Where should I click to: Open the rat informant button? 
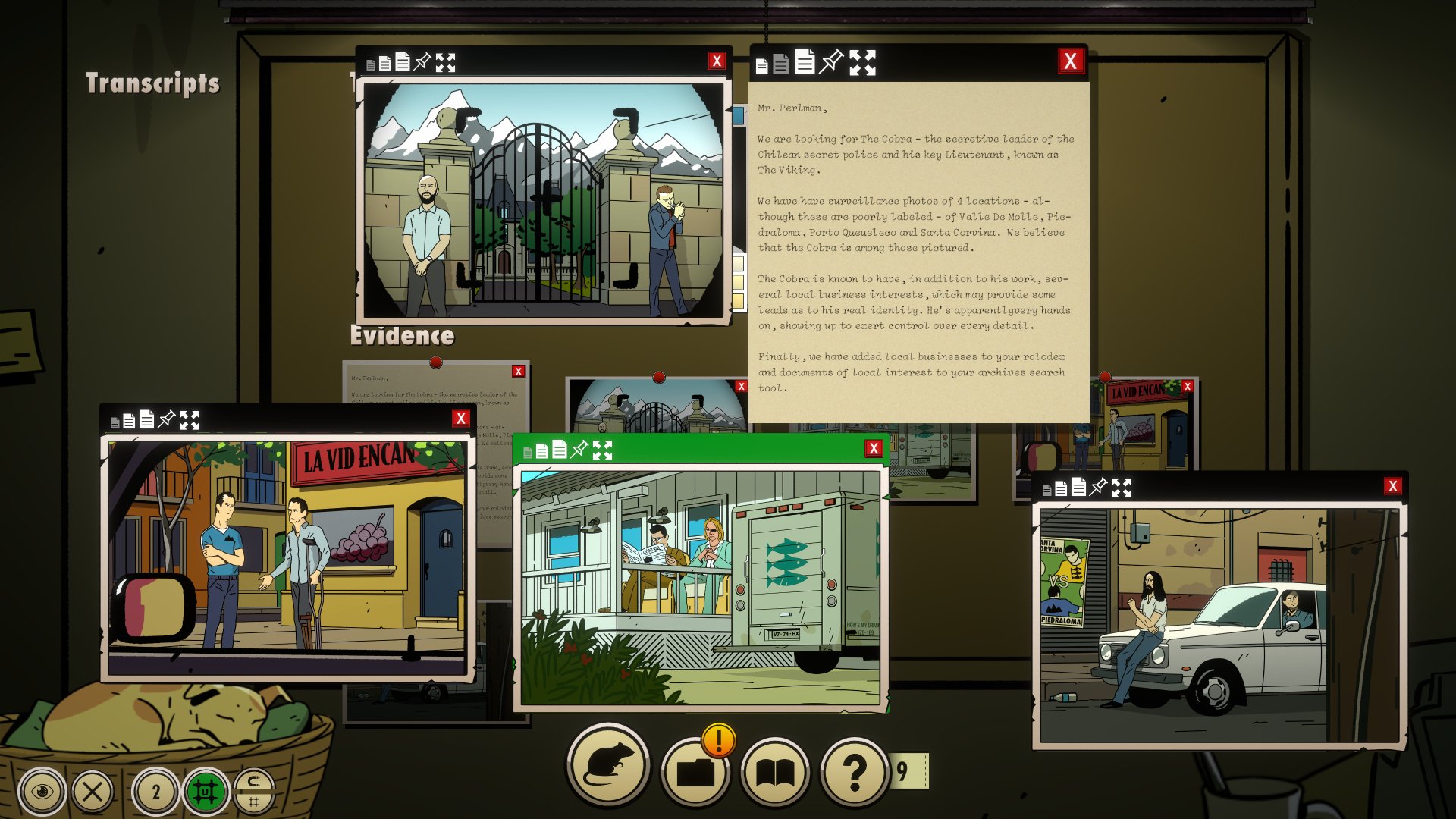pos(607,766)
